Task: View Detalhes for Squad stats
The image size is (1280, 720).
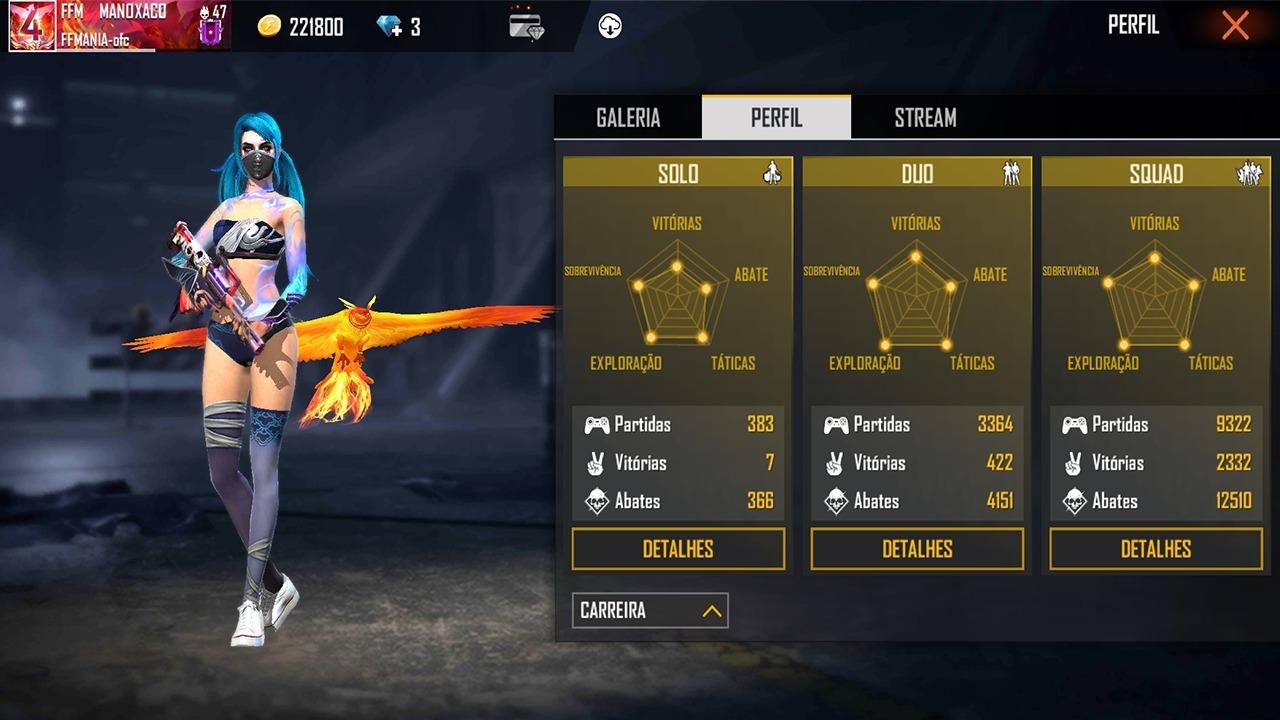Action: tap(1156, 549)
